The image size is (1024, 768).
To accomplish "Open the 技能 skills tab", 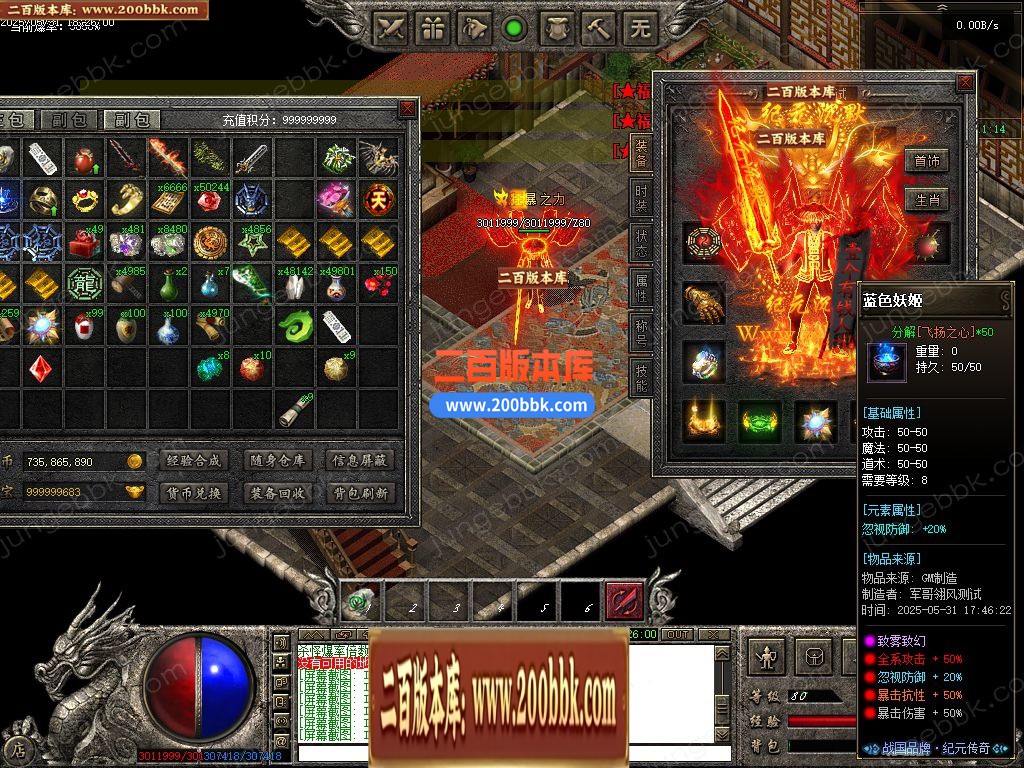I will [x=641, y=376].
